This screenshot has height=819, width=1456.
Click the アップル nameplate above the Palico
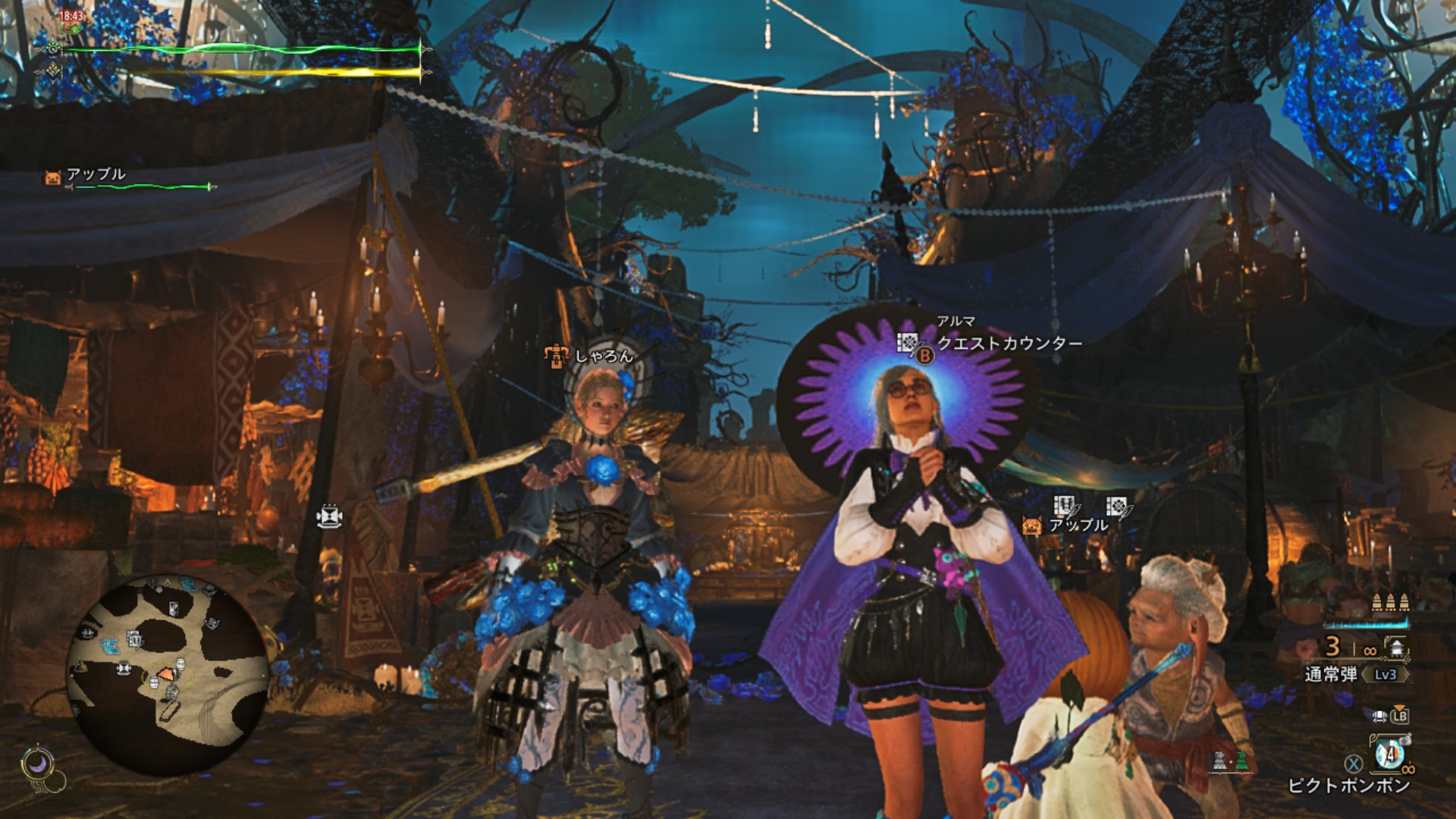point(1078,525)
